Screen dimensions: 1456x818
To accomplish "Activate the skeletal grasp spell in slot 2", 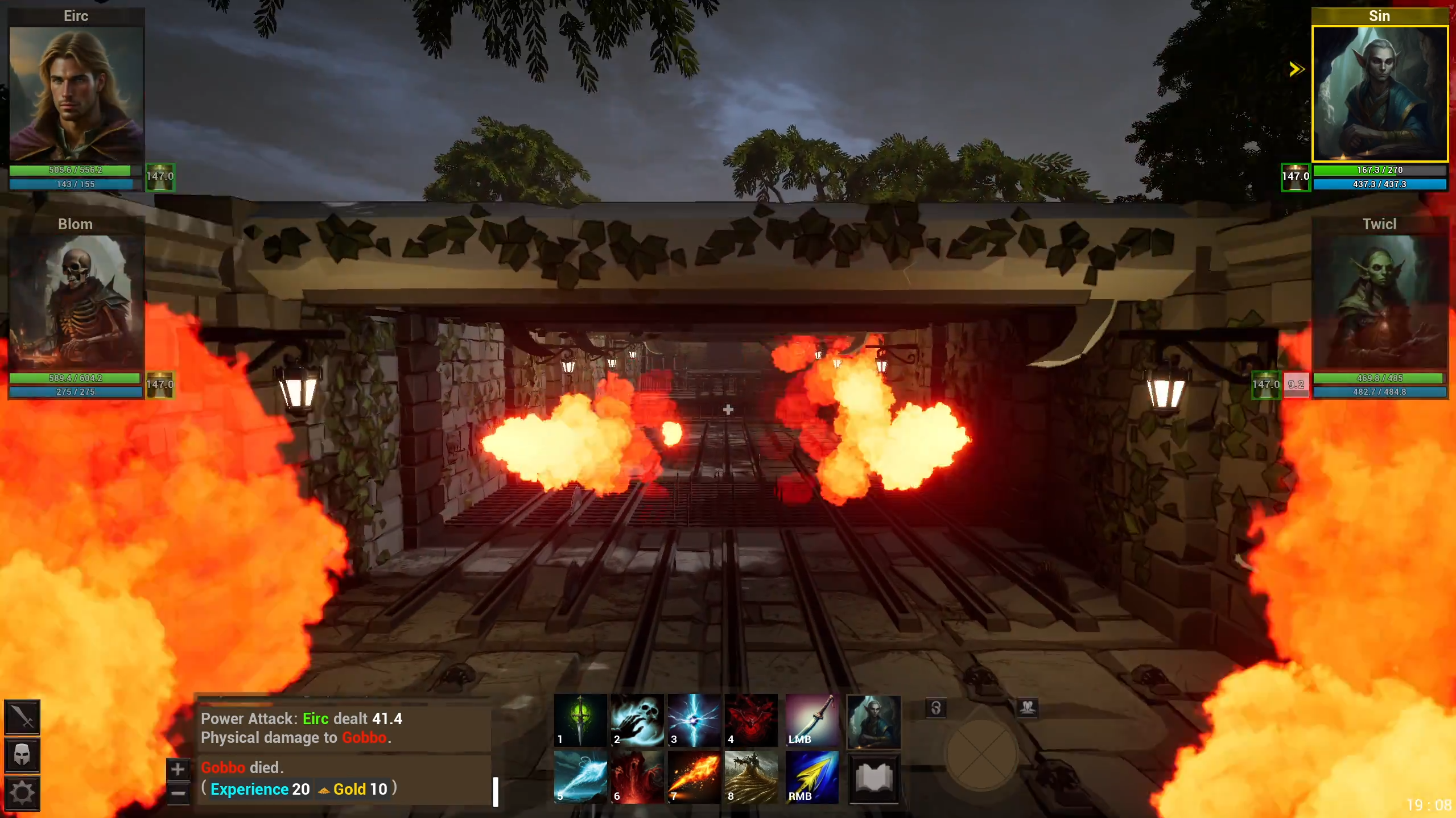I will pos(638,721).
